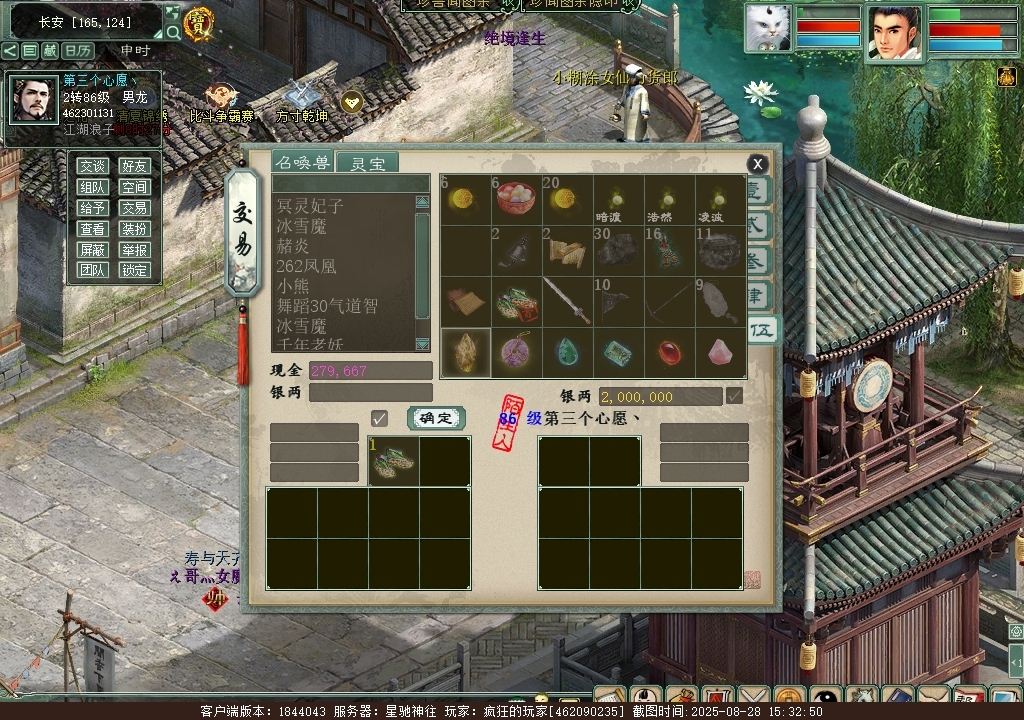Open 好友 friend option for the player
The height and width of the screenshot is (720, 1024).
(x=134, y=166)
